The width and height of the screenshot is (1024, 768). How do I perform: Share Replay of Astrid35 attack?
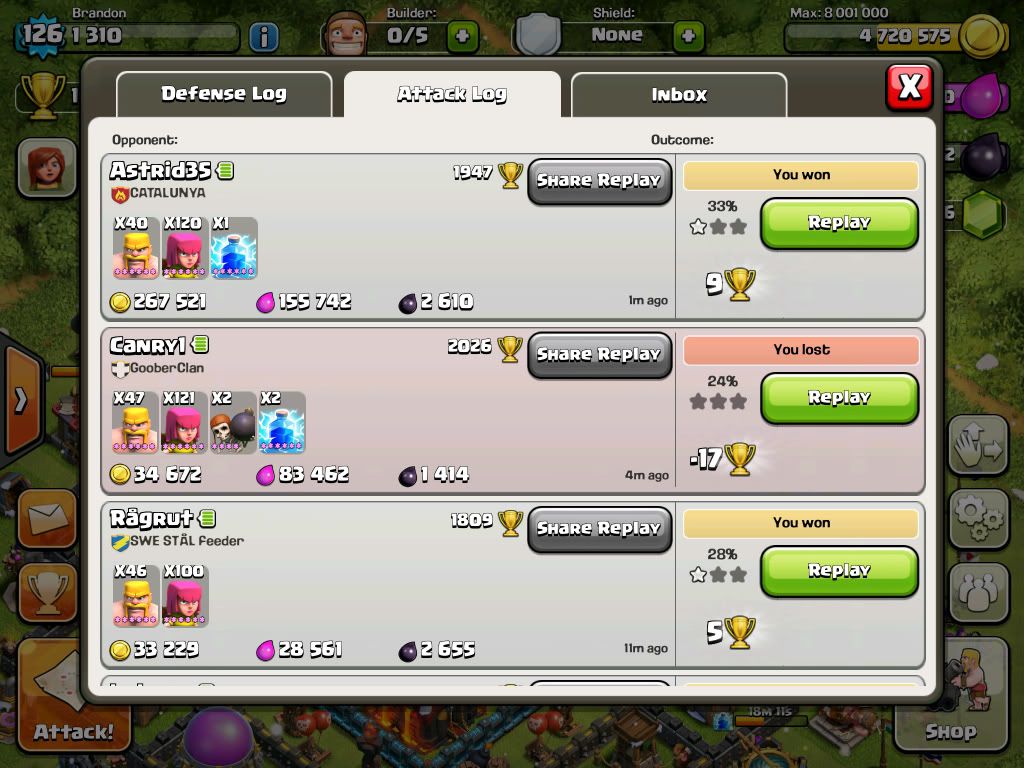click(599, 181)
